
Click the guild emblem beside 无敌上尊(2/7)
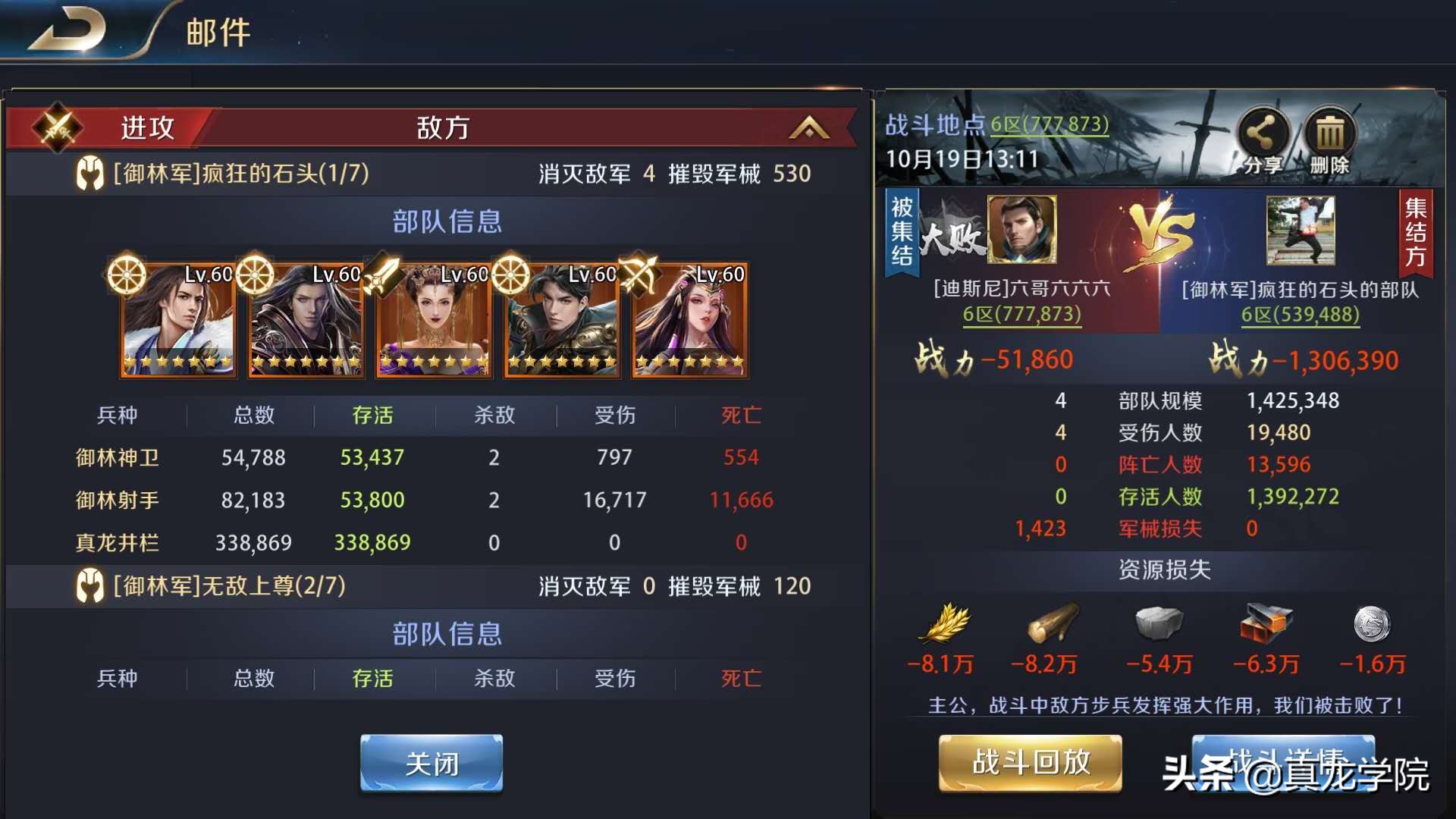pos(89,586)
